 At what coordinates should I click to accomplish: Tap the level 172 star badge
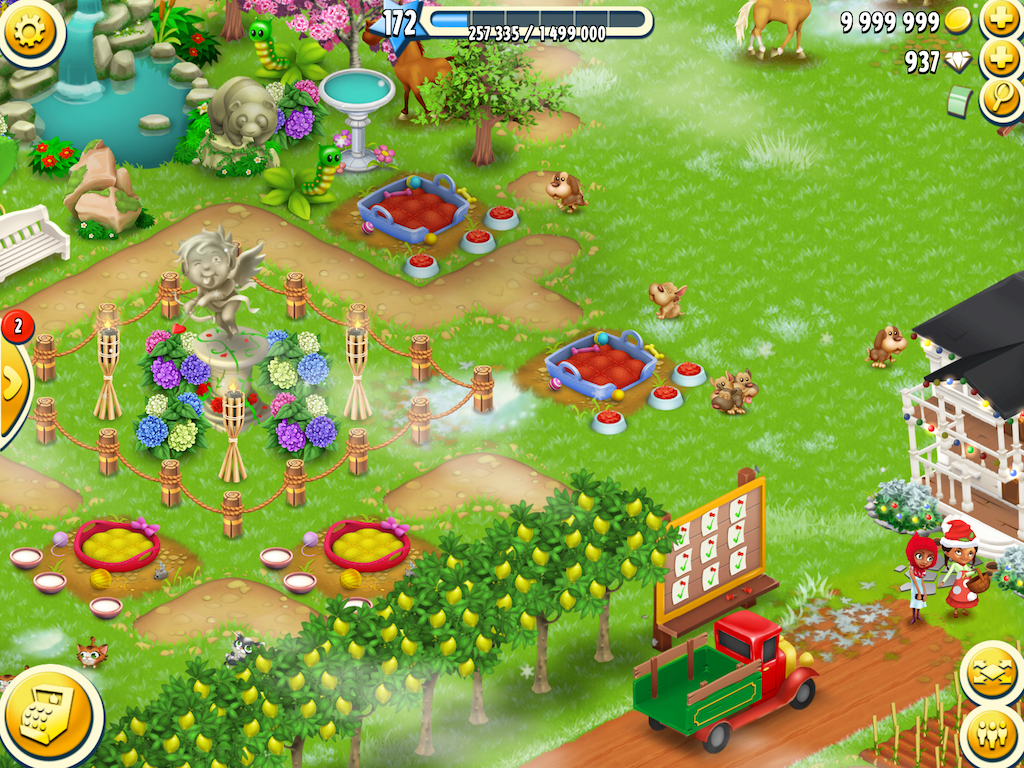coord(400,22)
